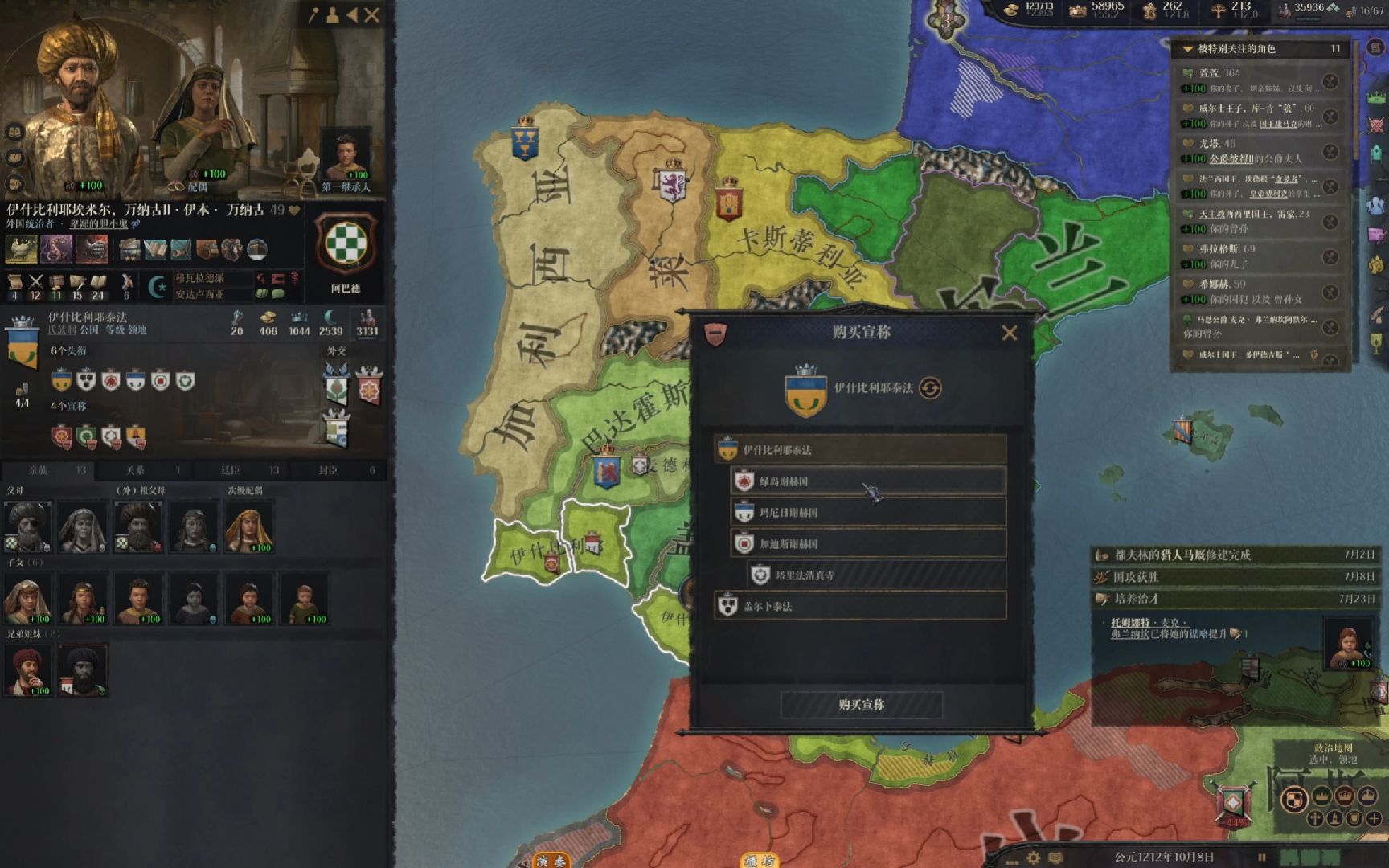The height and width of the screenshot is (868, 1389).
Task: Click the swap-title circular arrows icon
Action: click(930, 388)
